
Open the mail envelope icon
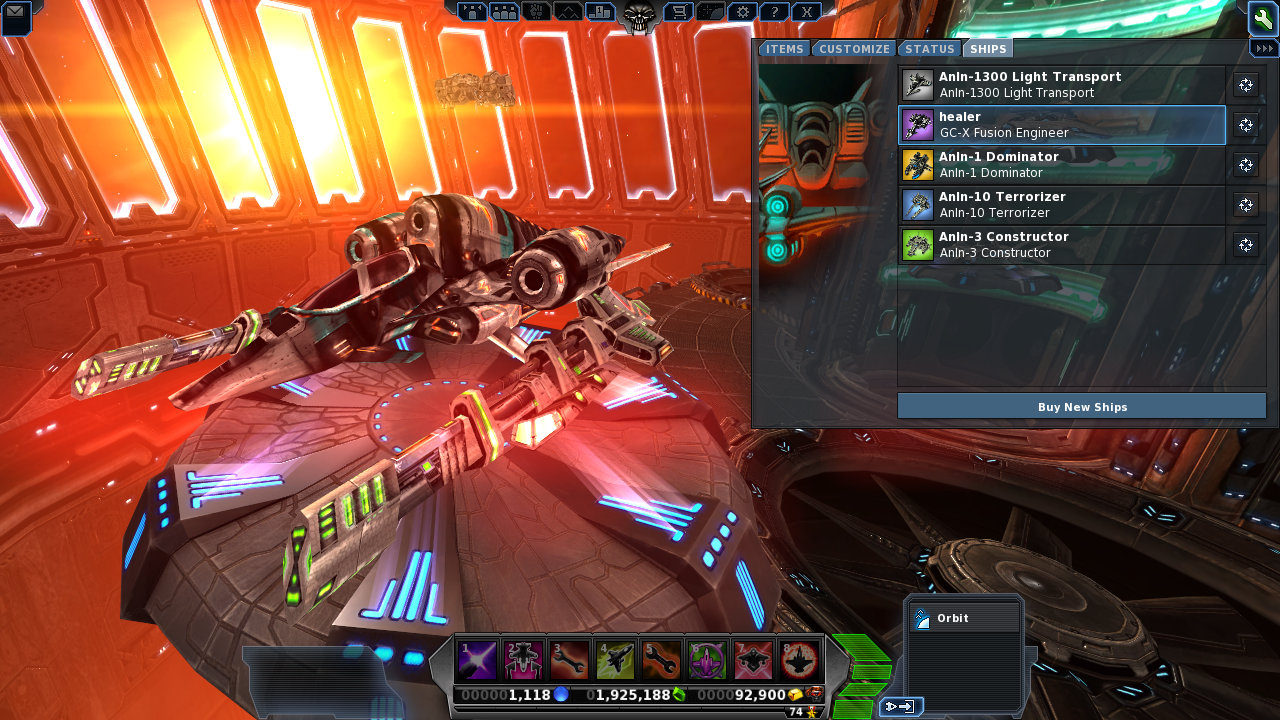[x=16, y=17]
